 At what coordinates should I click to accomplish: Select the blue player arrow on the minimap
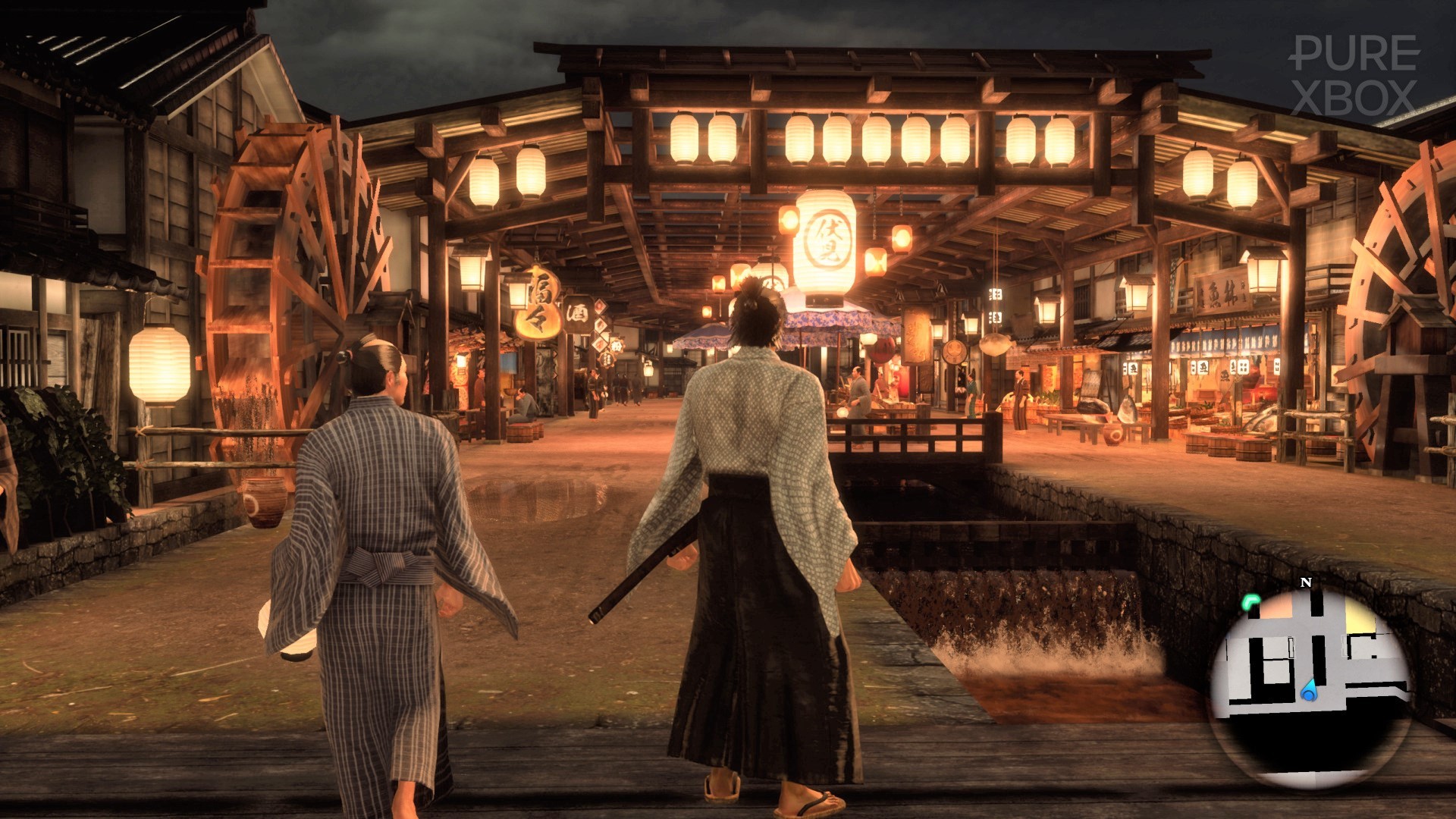click(x=1308, y=691)
